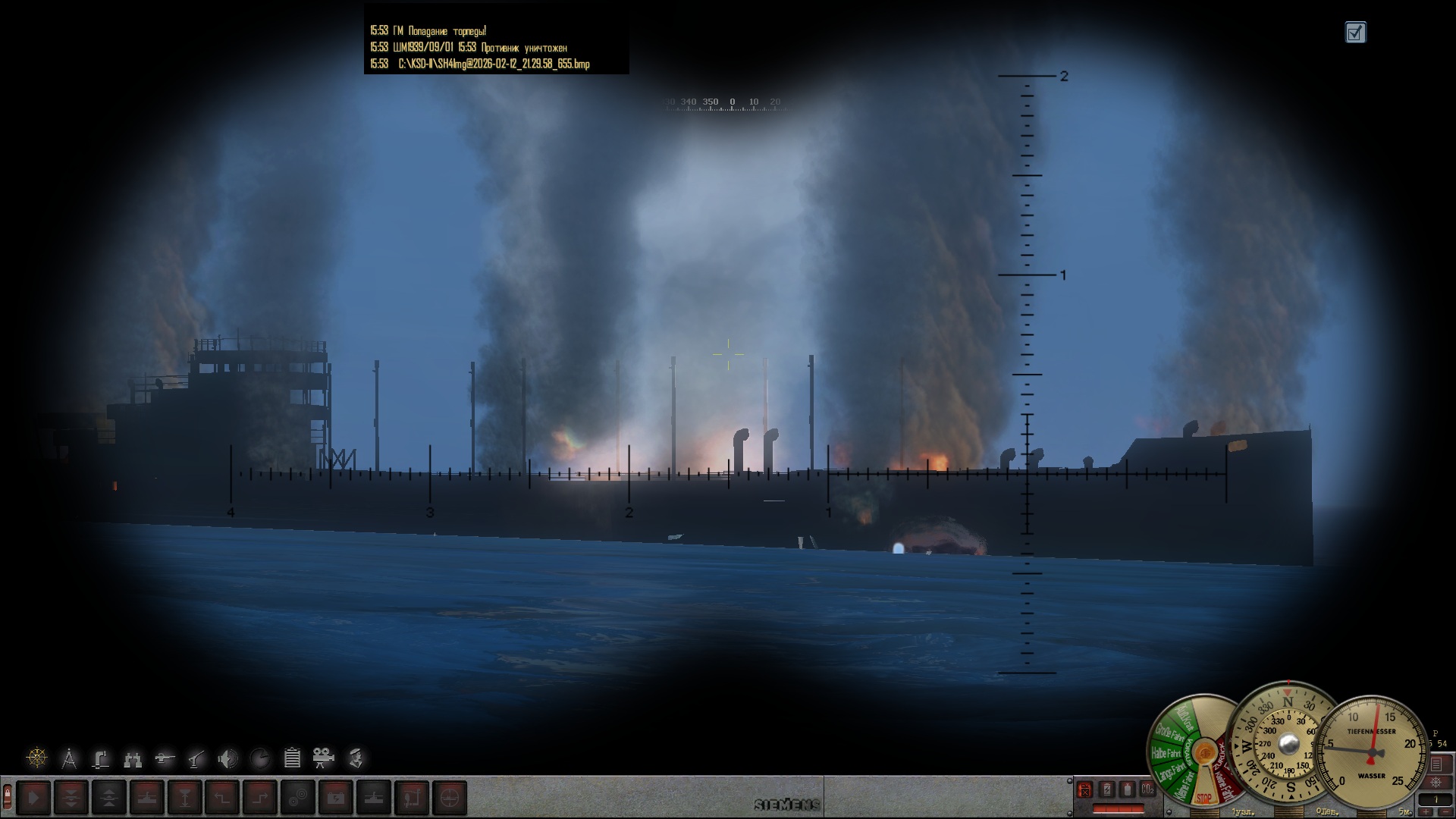
Task: Open the radar screen icon
Action: [259, 758]
